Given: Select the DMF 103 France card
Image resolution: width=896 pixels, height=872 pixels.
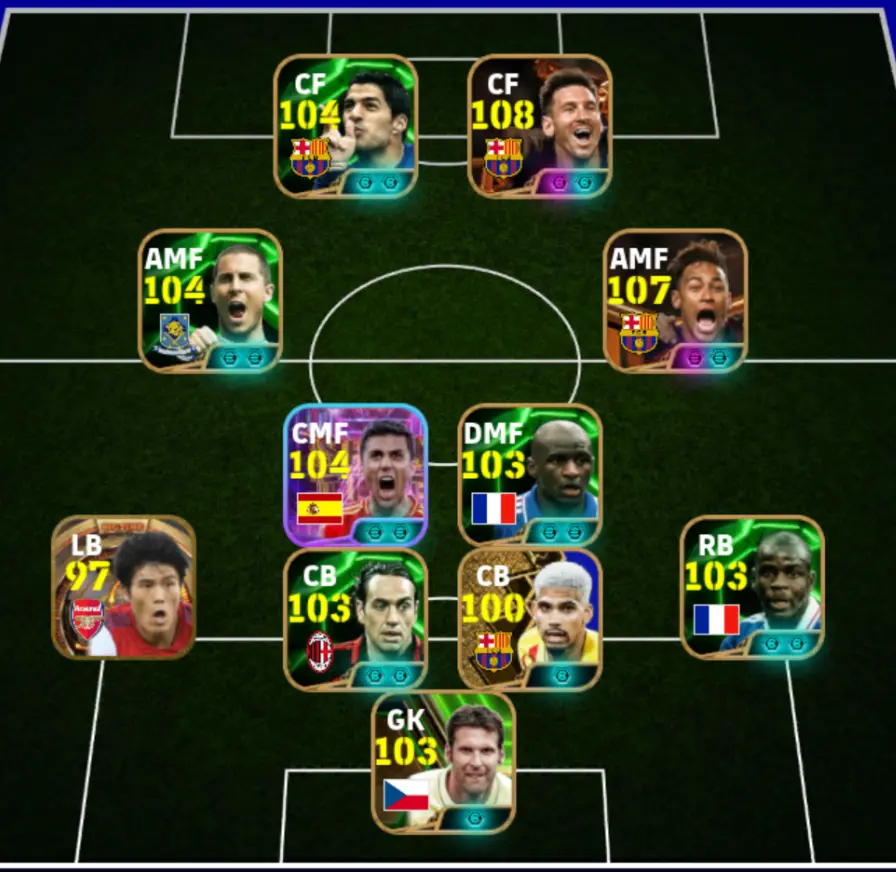Looking at the screenshot, I should (530, 475).
